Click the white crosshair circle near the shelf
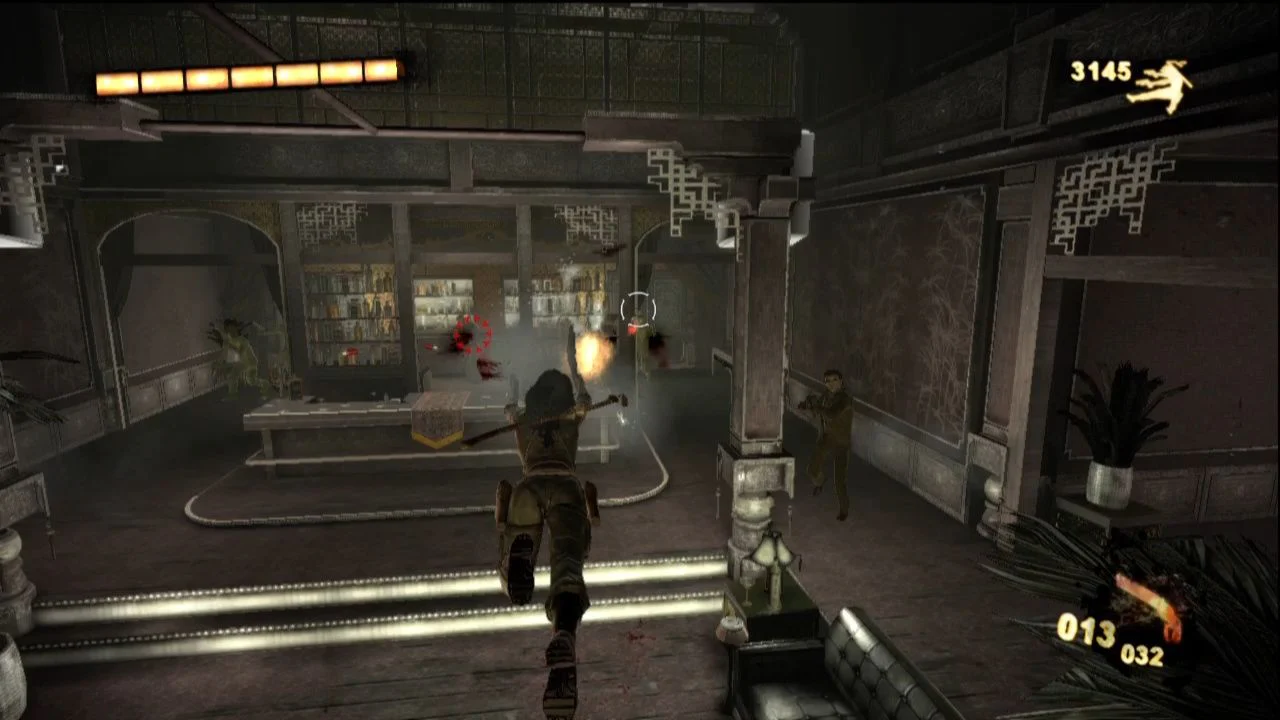 (x=637, y=306)
